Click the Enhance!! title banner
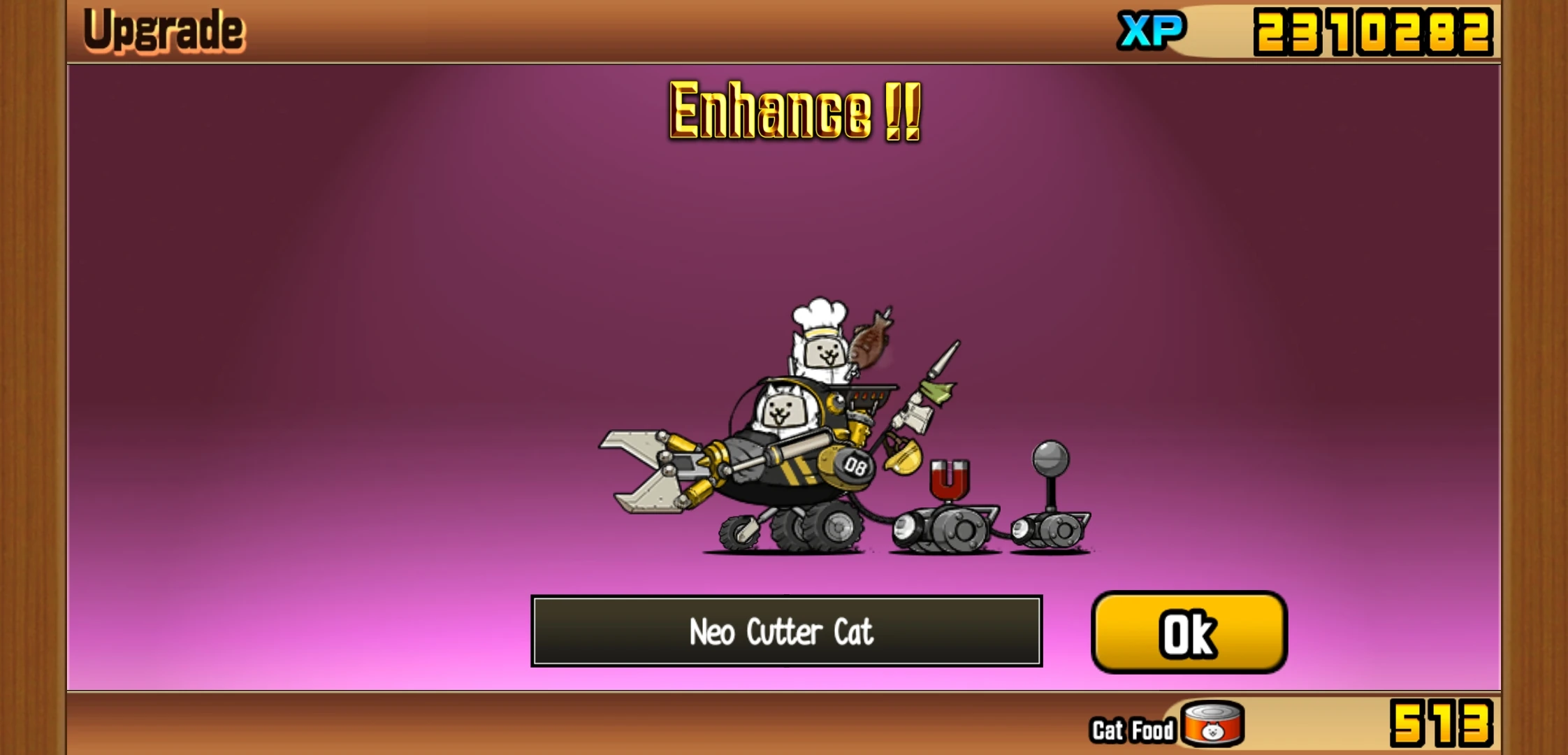The height and width of the screenshot is (755, 1568). coord(793,112)
